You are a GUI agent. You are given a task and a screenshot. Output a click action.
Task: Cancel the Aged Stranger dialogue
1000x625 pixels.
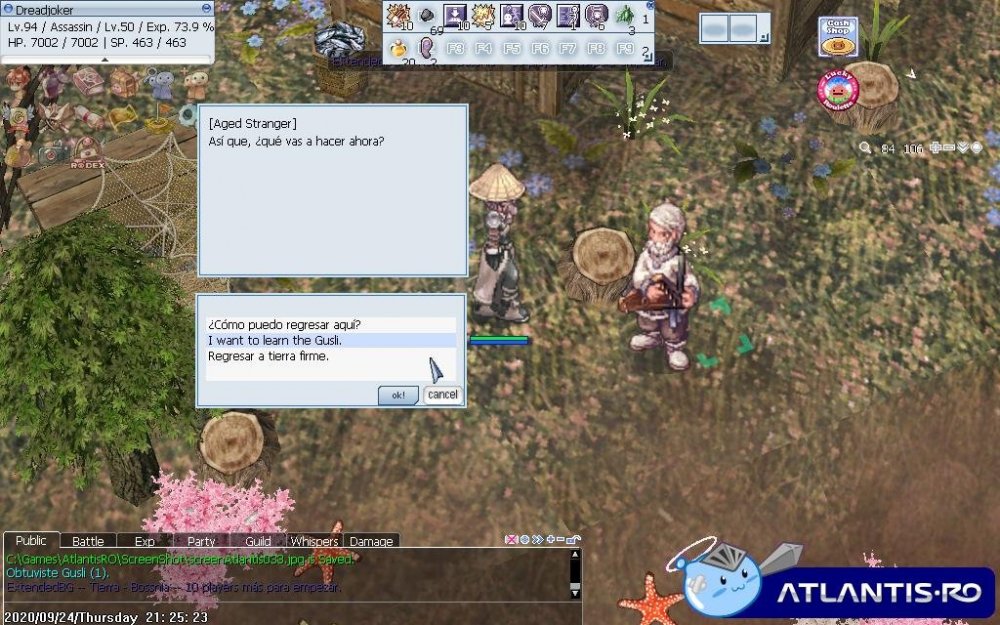442,395
